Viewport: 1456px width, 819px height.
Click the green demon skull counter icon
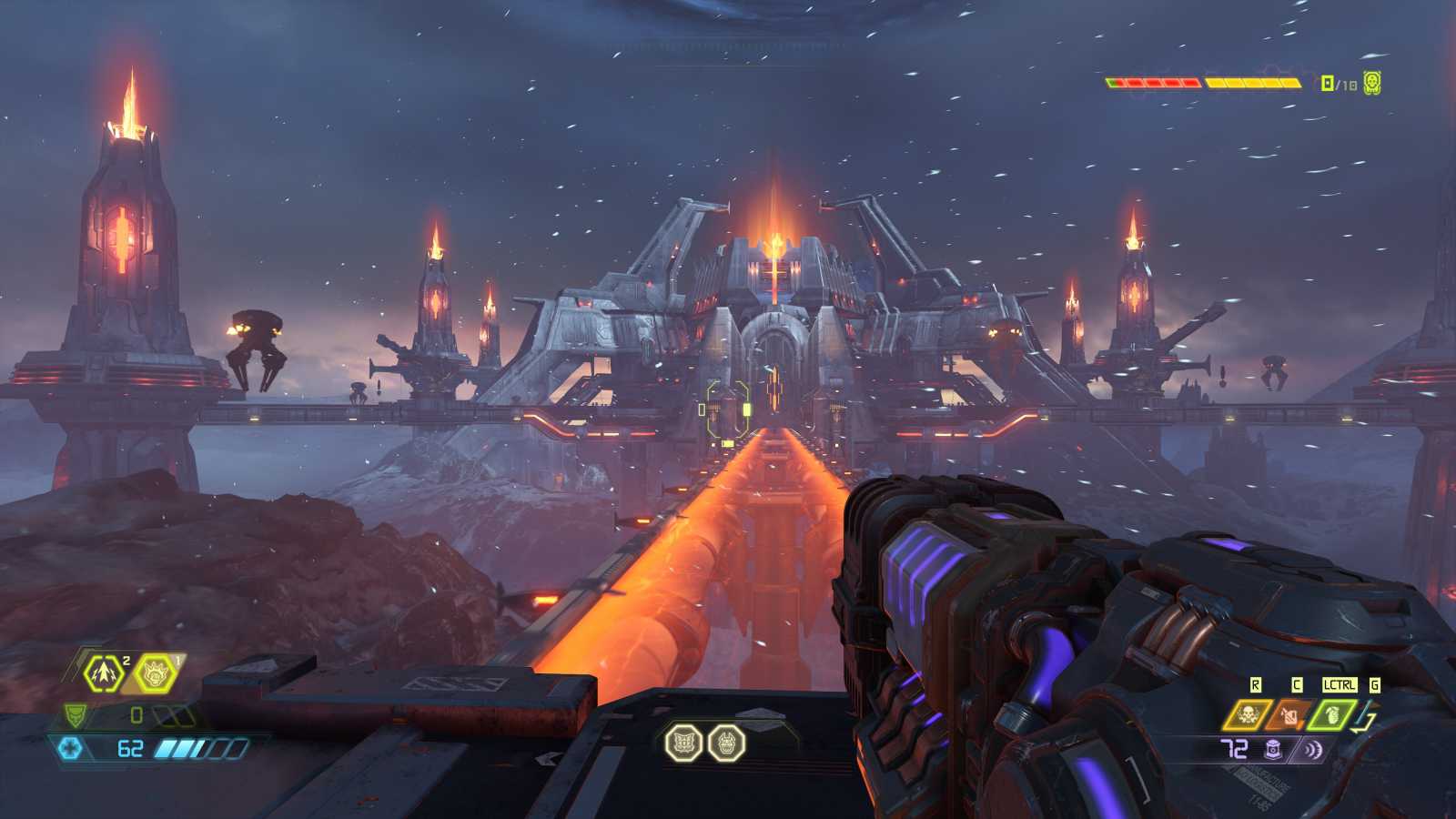1372,83
